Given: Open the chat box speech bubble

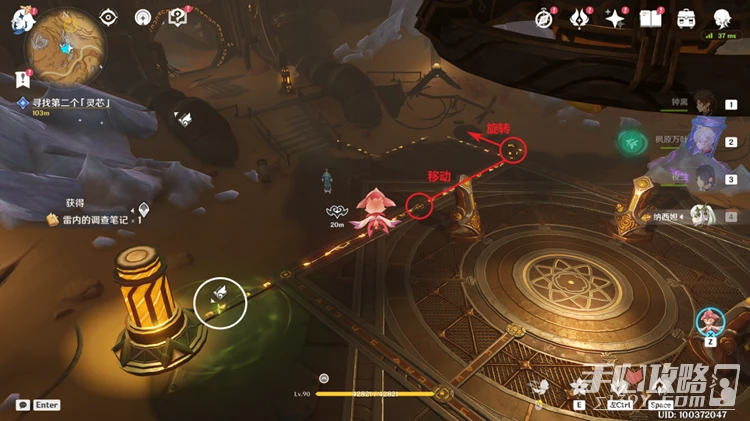Looking at the screenshot, I should [22, 405].
